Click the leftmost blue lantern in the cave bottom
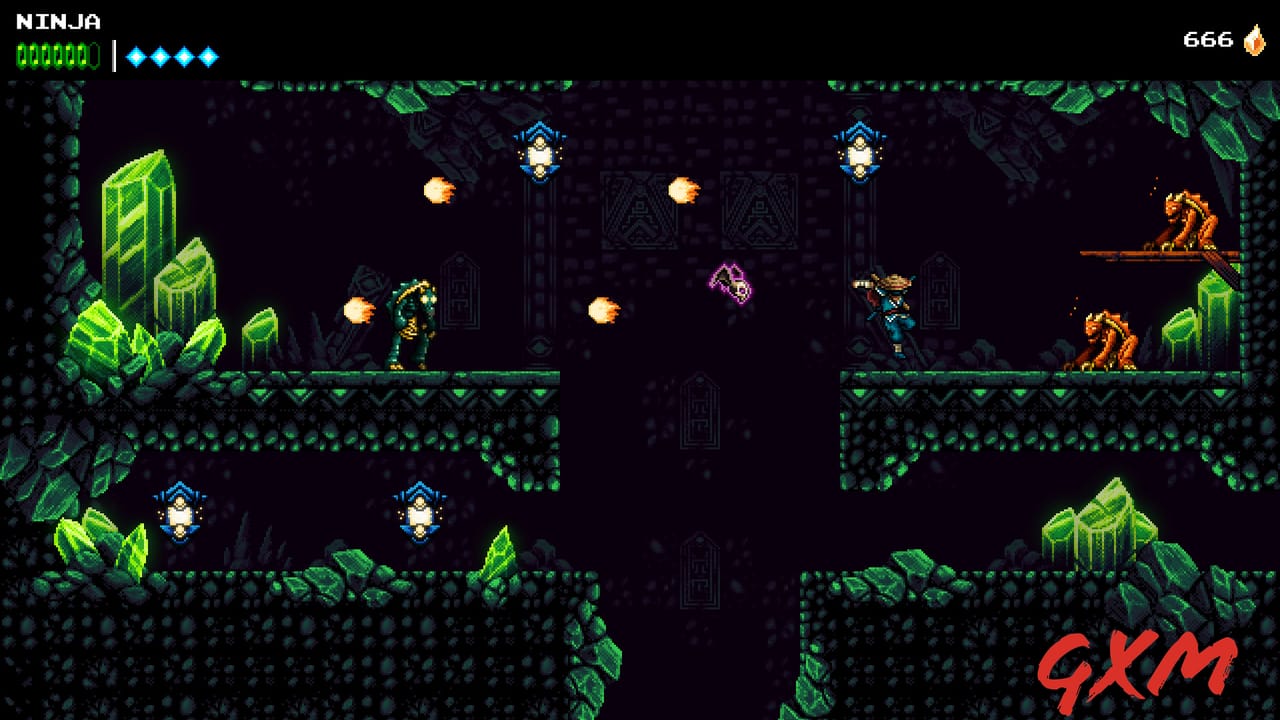The height and width of the screenshot is (720, 1280). (178, 513)
